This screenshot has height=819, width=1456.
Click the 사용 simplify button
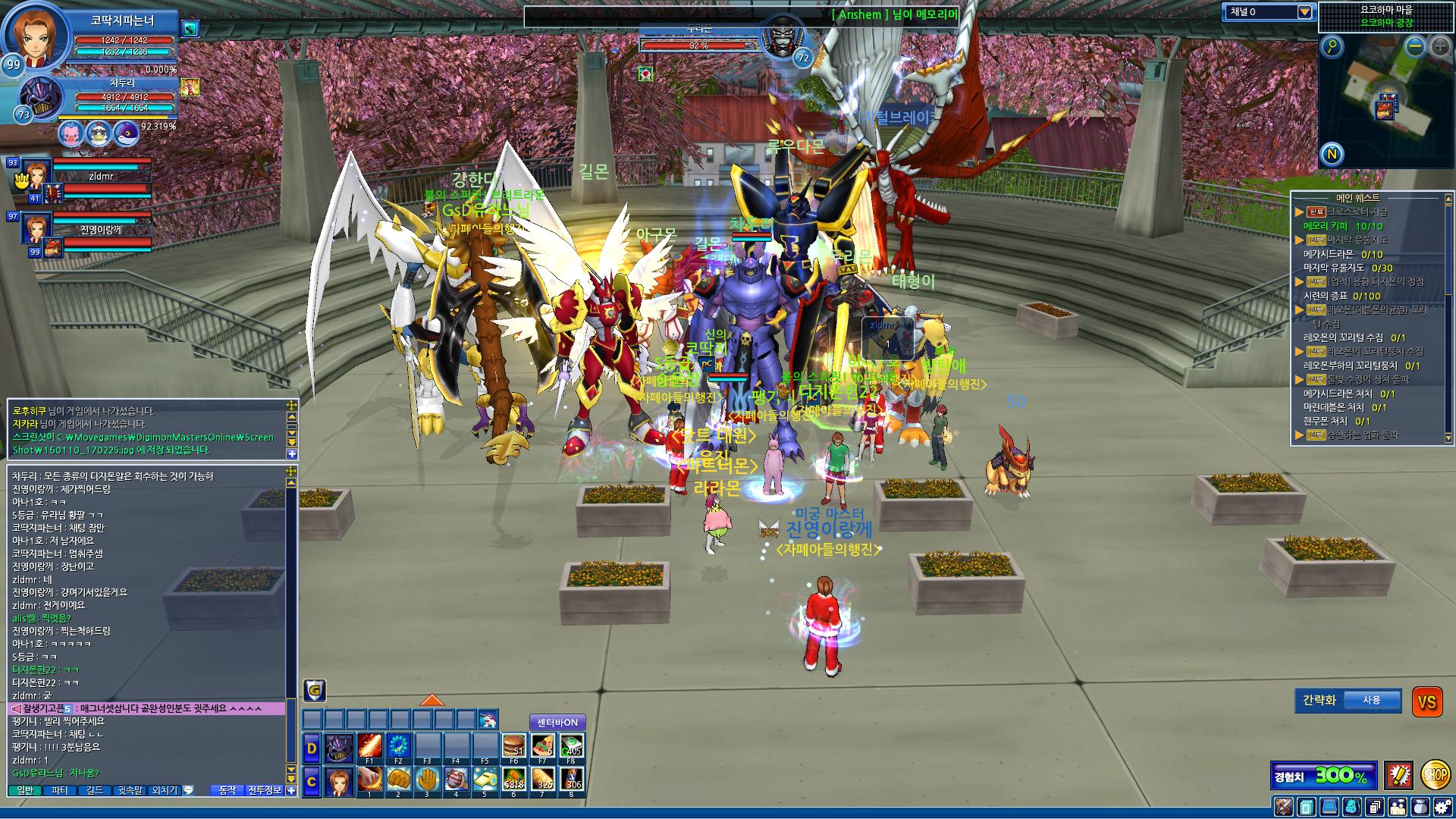point(1371,700)
